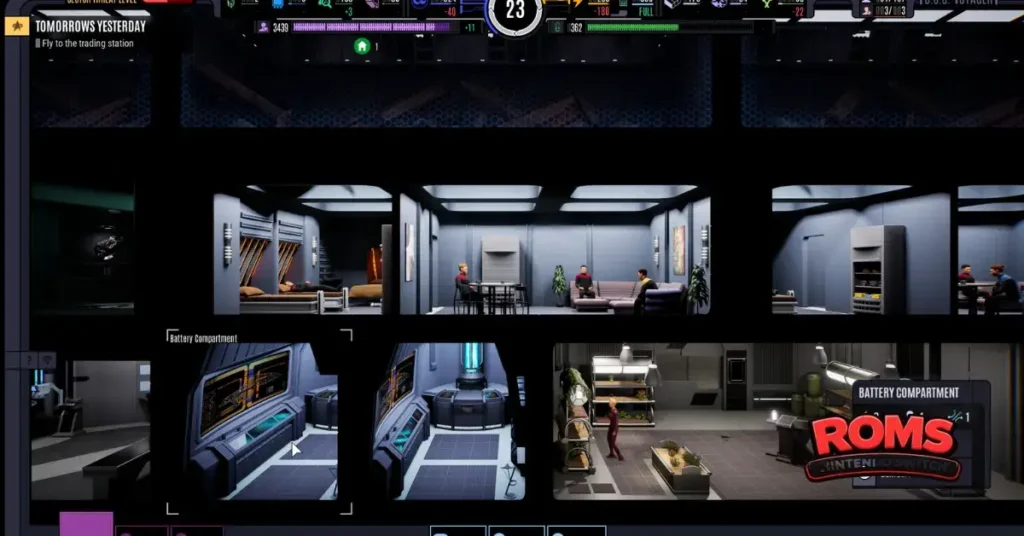Open the Tomorrows Yesterday mission tracker

90,27
